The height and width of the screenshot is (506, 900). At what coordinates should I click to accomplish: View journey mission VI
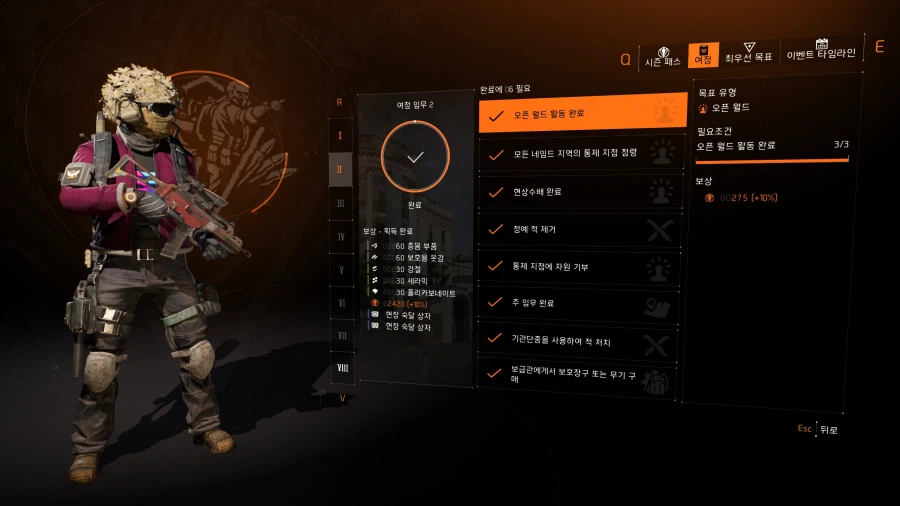point(340,303)
